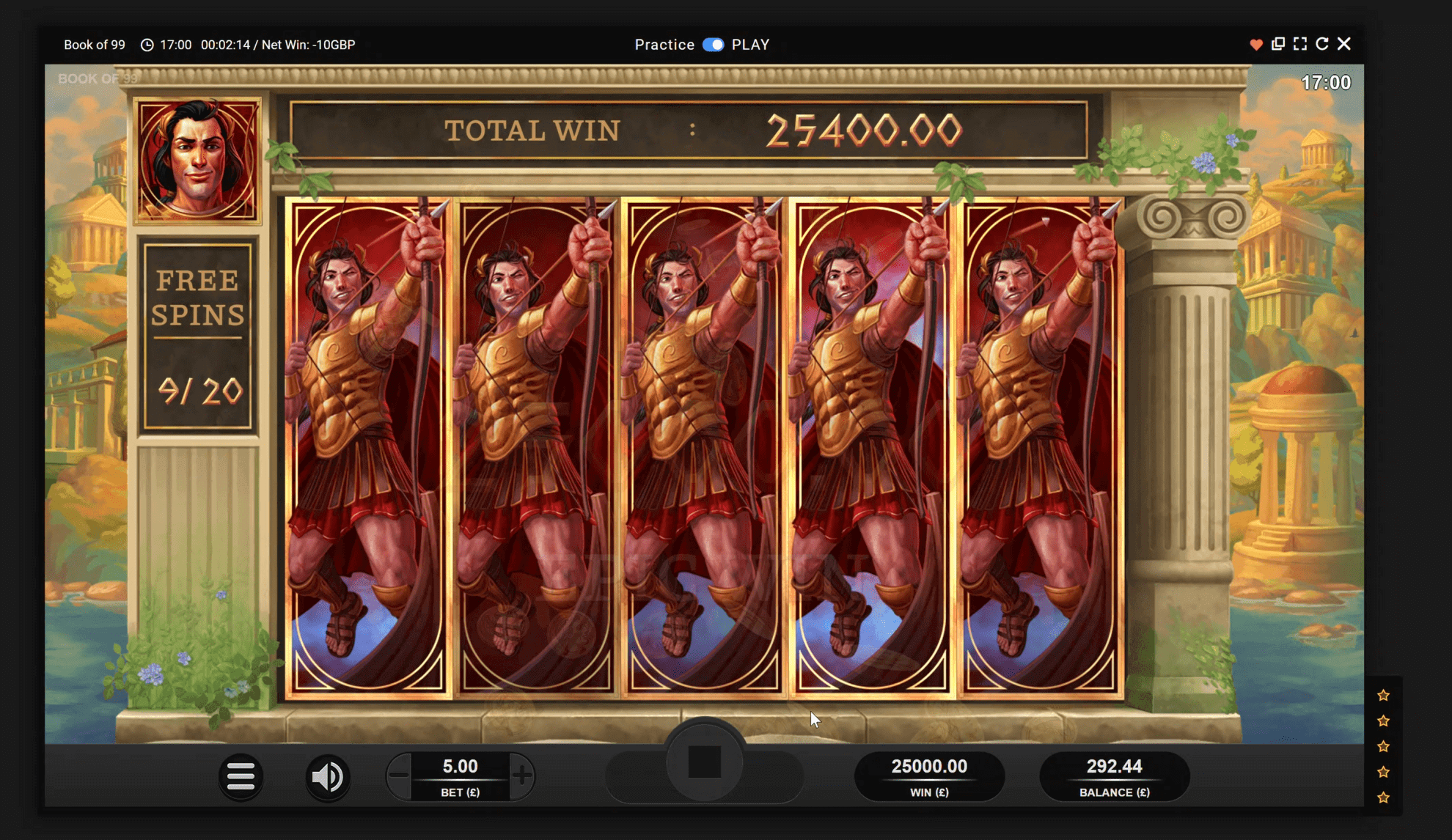Decrease the bet with minus button

tap(399, 775)
